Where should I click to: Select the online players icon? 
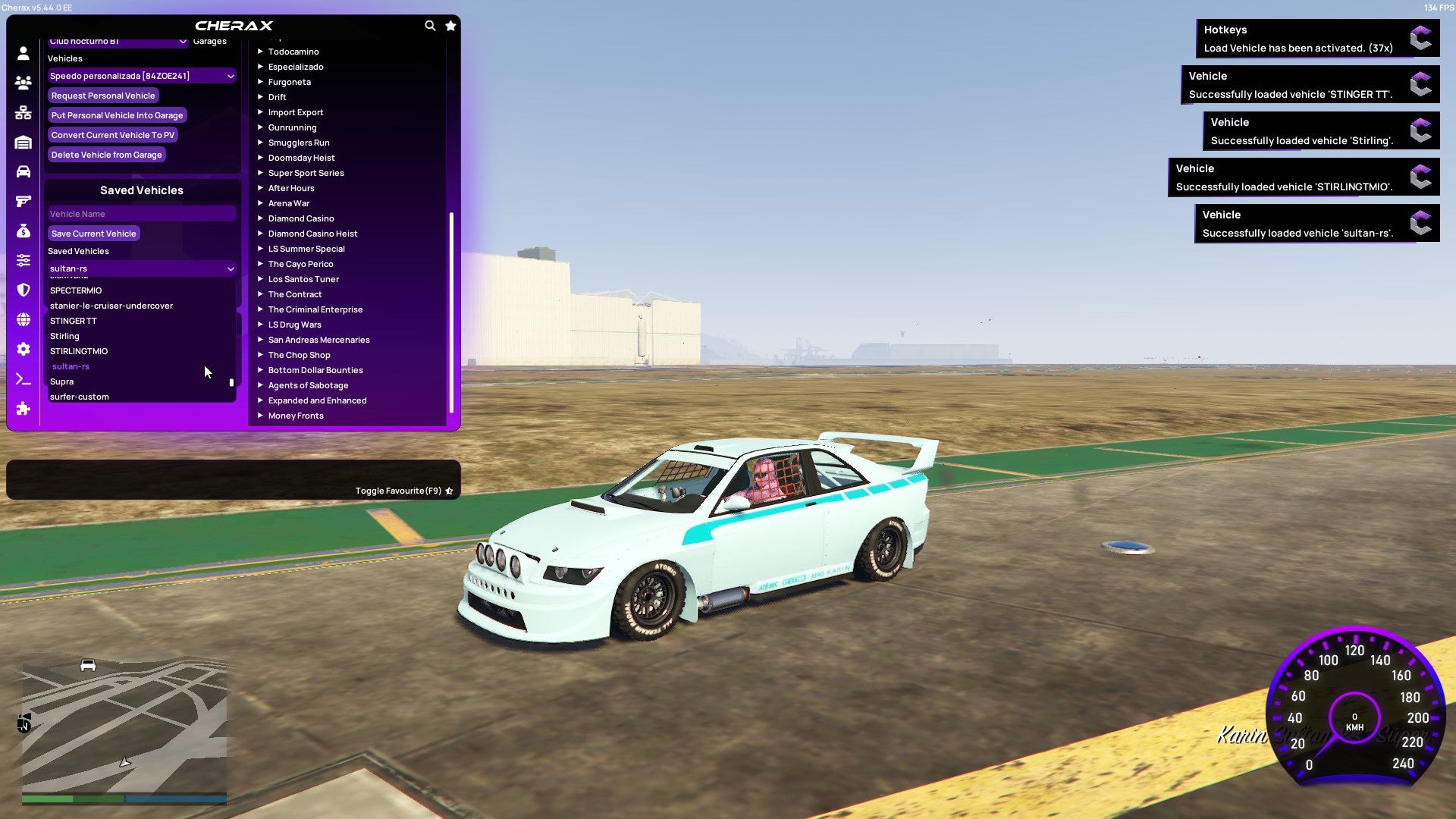pyautogui.click(x=23, y=83)
